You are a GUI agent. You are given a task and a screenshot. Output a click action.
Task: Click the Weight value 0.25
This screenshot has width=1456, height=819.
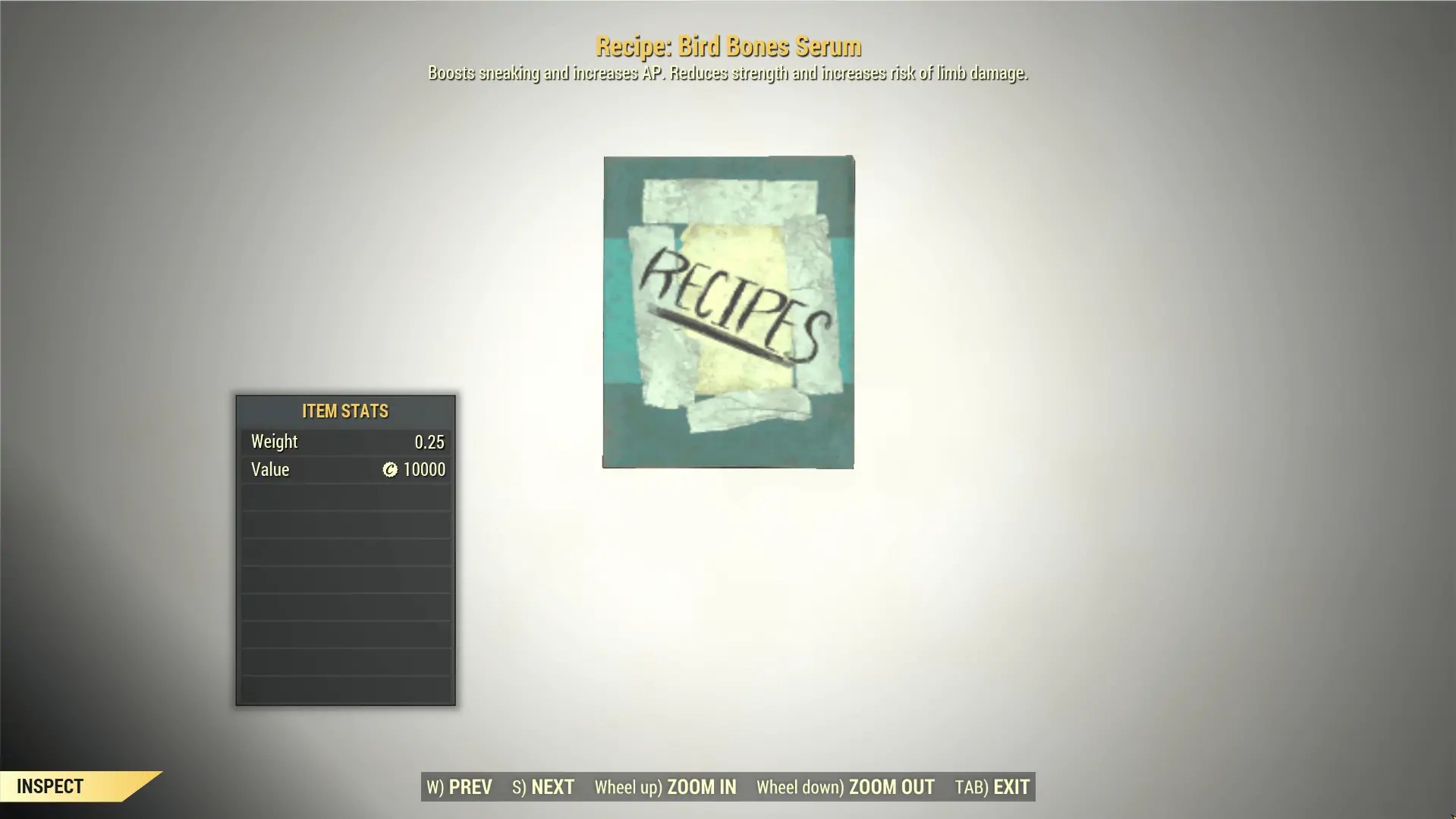point(429,441)
